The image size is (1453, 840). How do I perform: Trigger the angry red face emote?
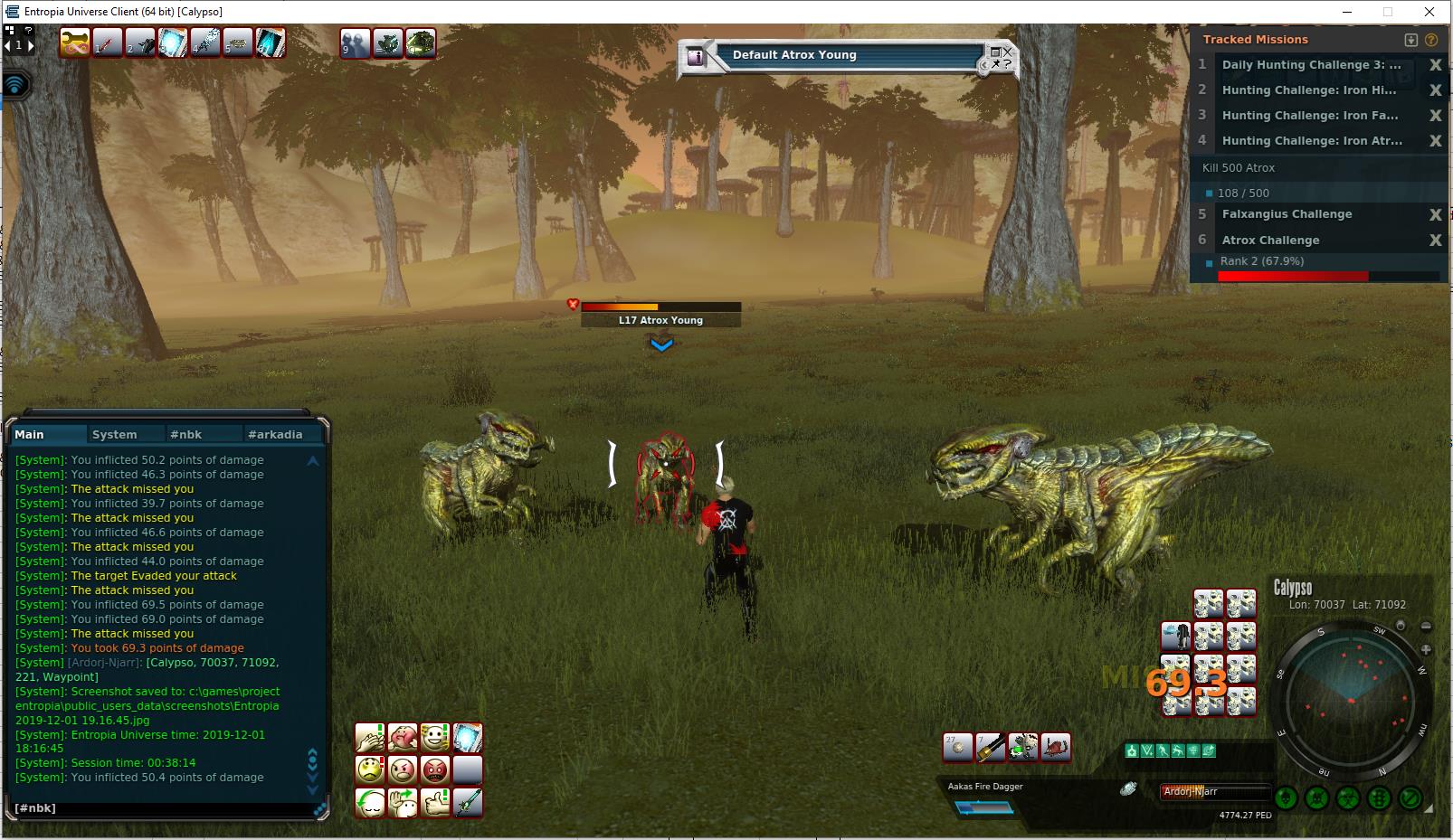click(x=435, y=770)
